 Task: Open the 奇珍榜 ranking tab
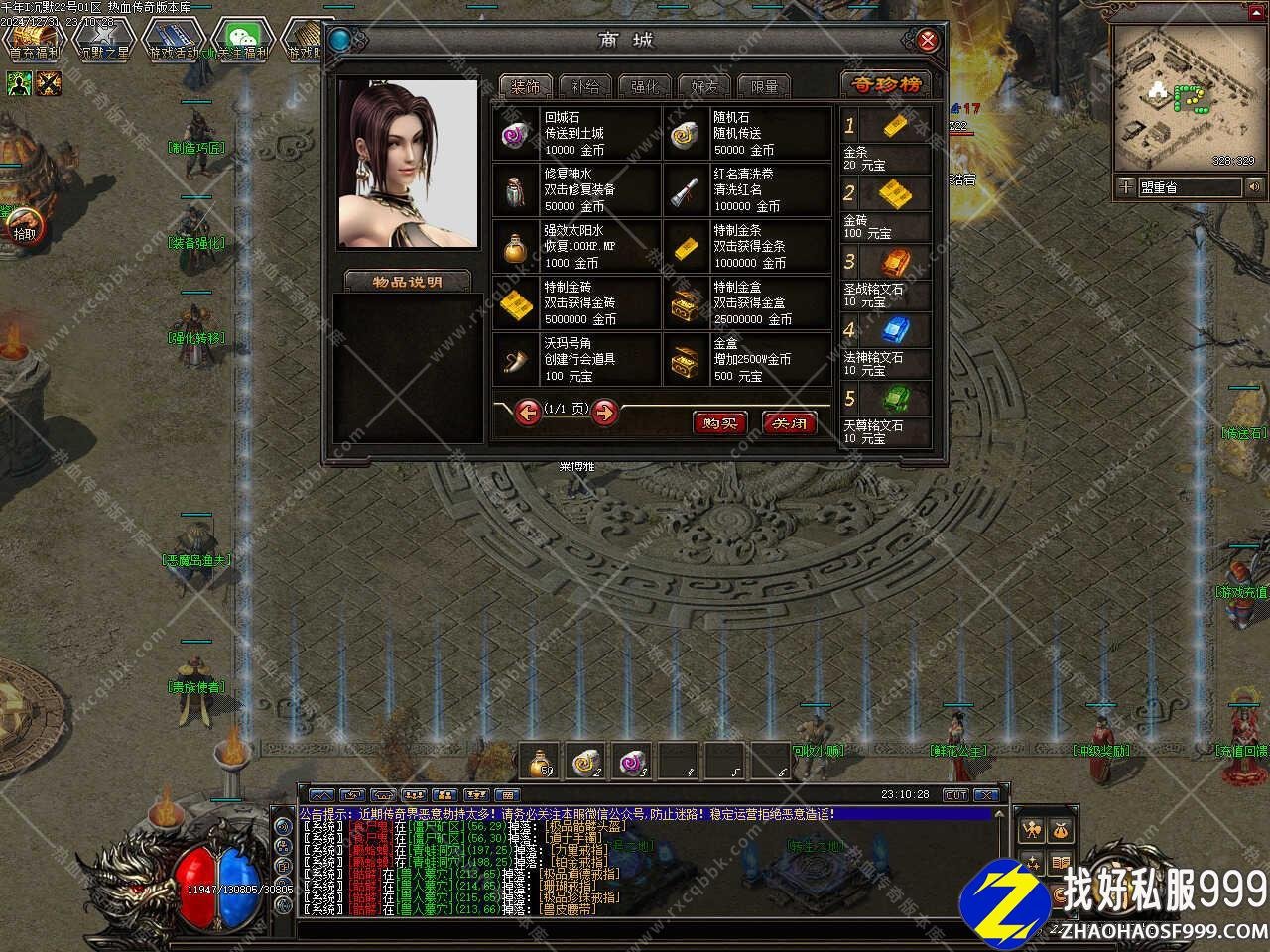887,85
